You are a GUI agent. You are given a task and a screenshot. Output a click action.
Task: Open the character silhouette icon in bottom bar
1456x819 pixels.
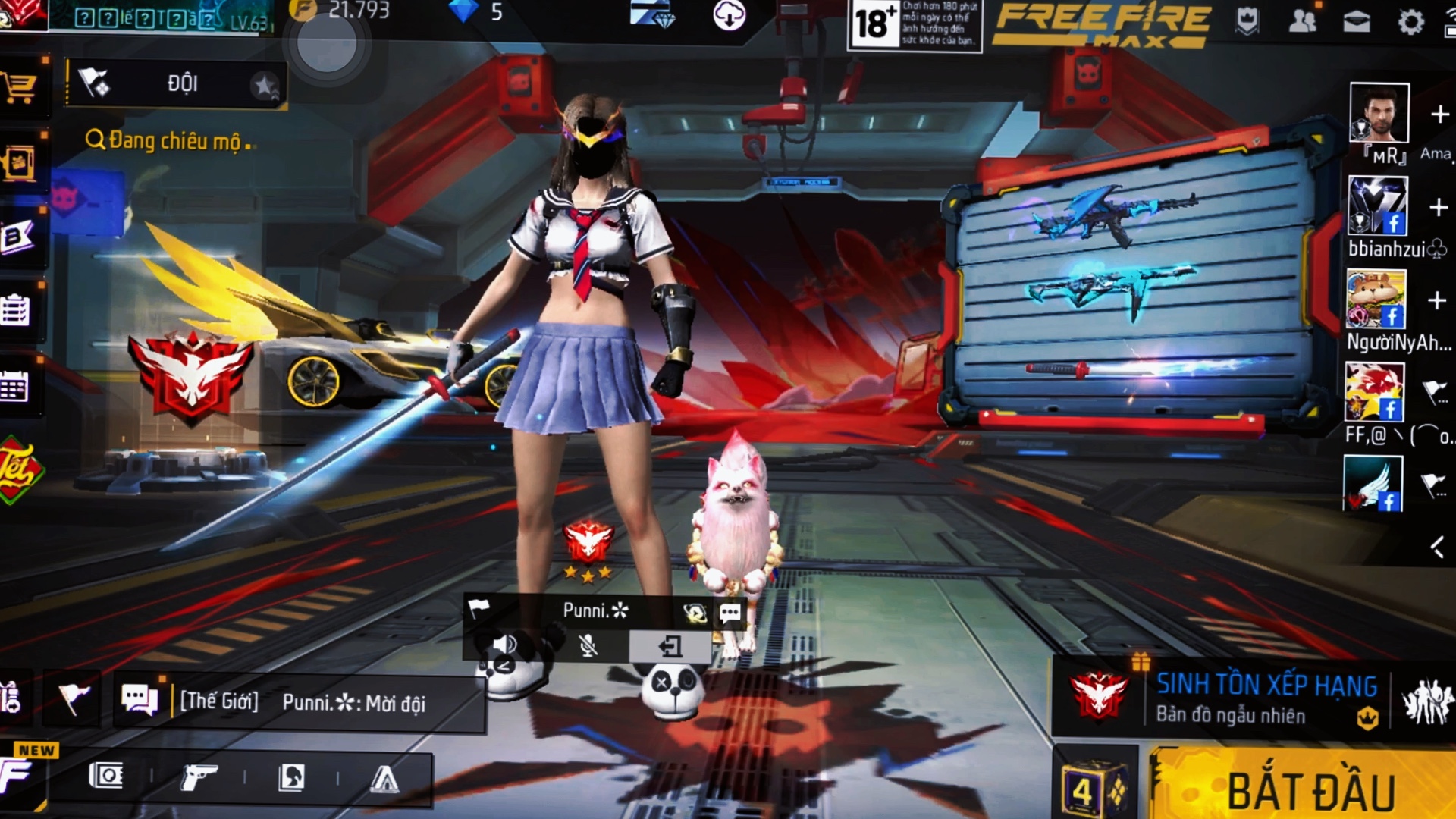tap(291, 777)
